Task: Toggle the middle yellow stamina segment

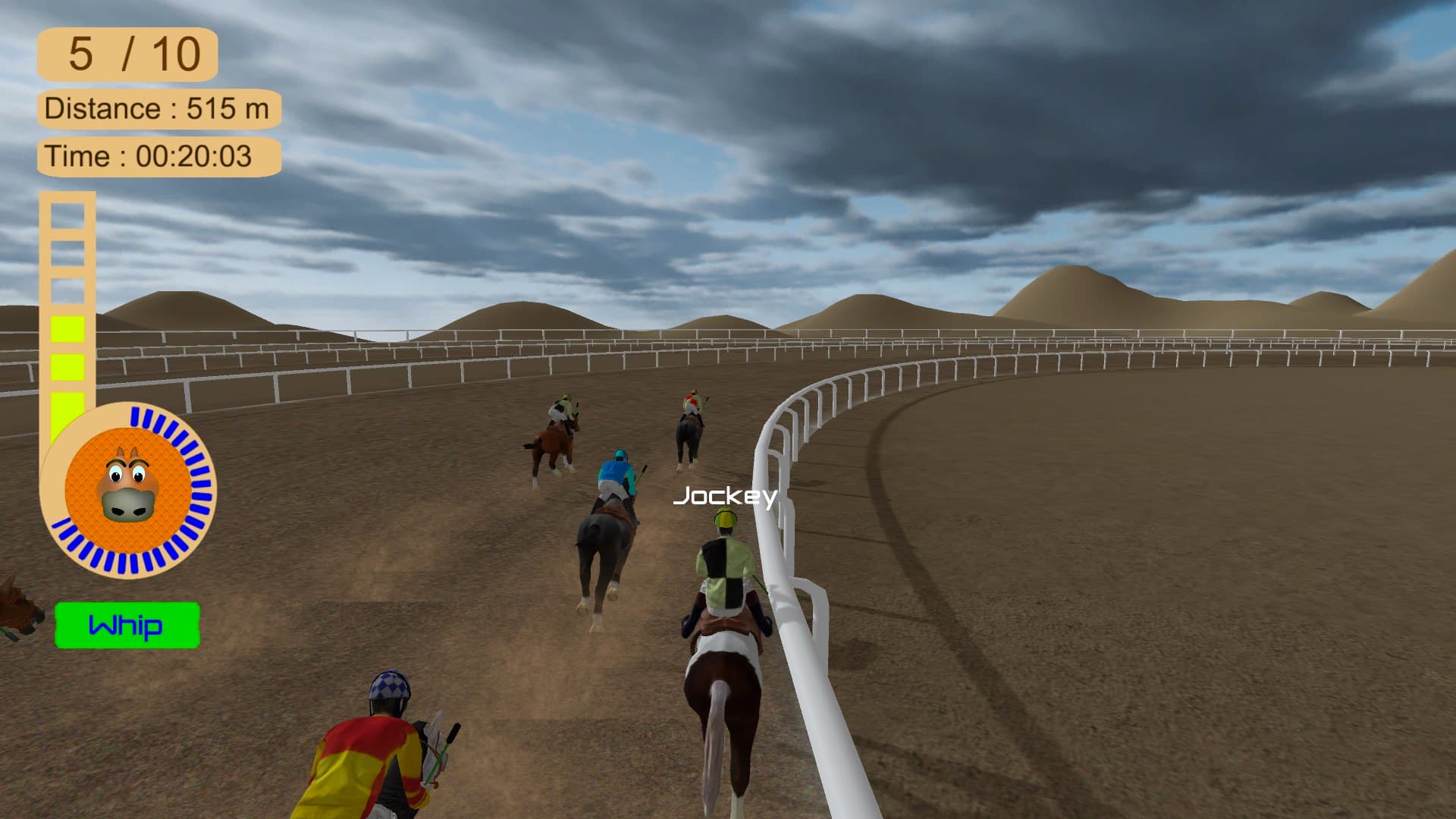Action: click(65, 364)
